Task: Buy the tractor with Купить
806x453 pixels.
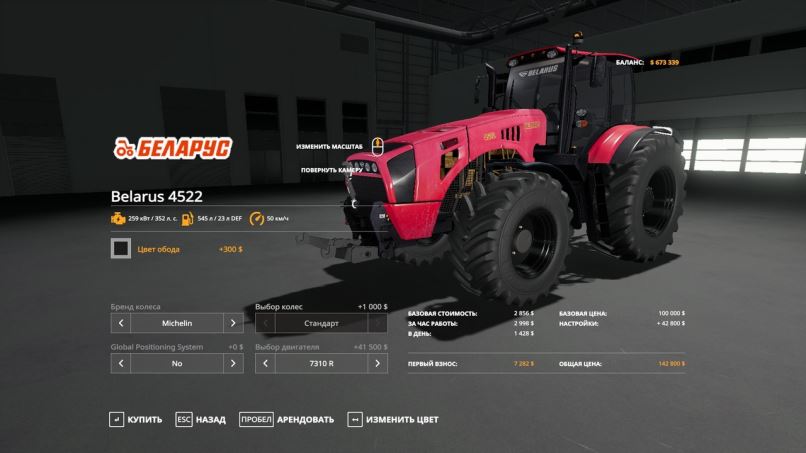Action: [x=136, y=420]
